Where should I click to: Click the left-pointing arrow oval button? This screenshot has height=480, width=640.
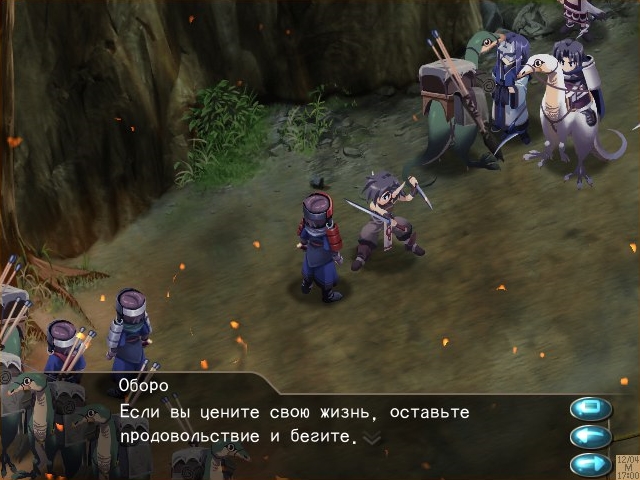click(590, 436)
